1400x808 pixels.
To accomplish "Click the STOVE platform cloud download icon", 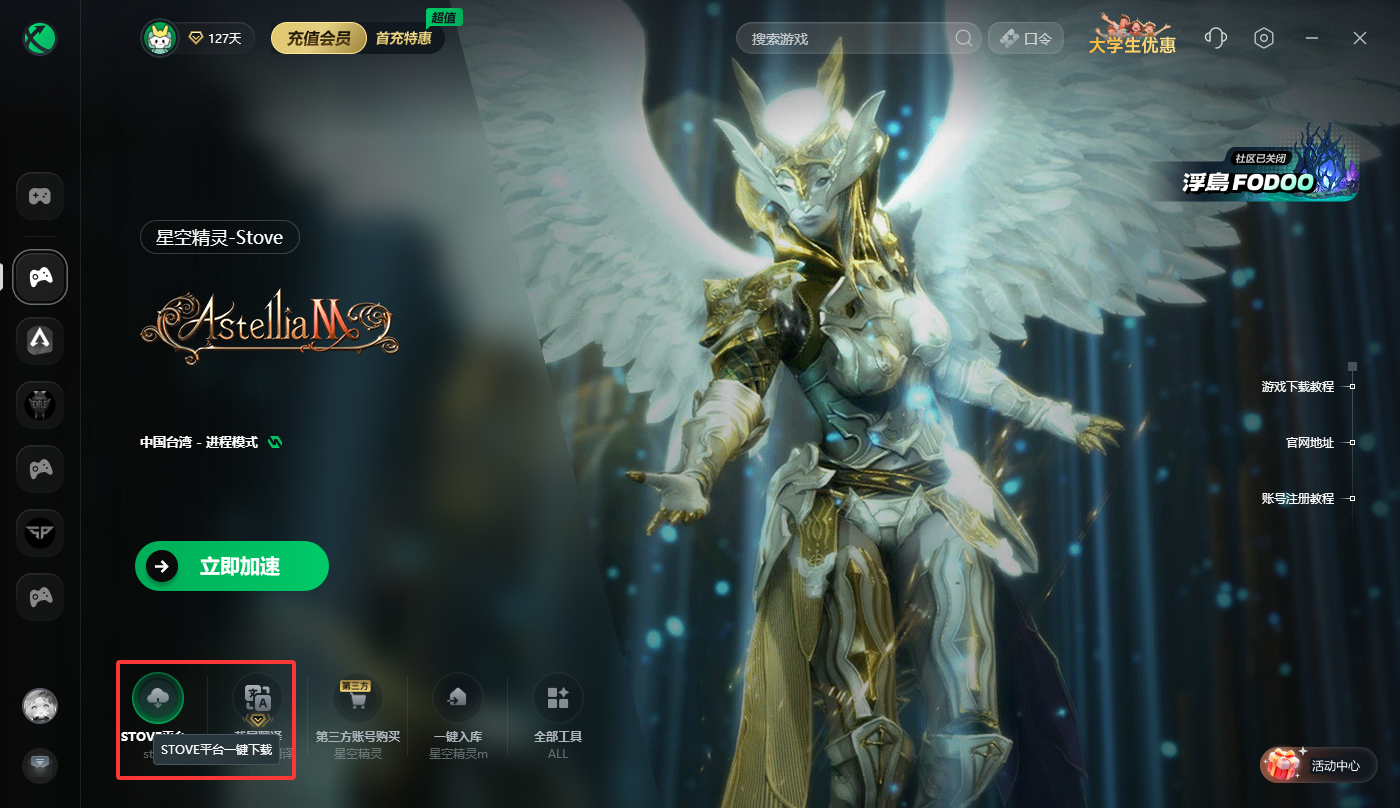I will click(158, 698).
